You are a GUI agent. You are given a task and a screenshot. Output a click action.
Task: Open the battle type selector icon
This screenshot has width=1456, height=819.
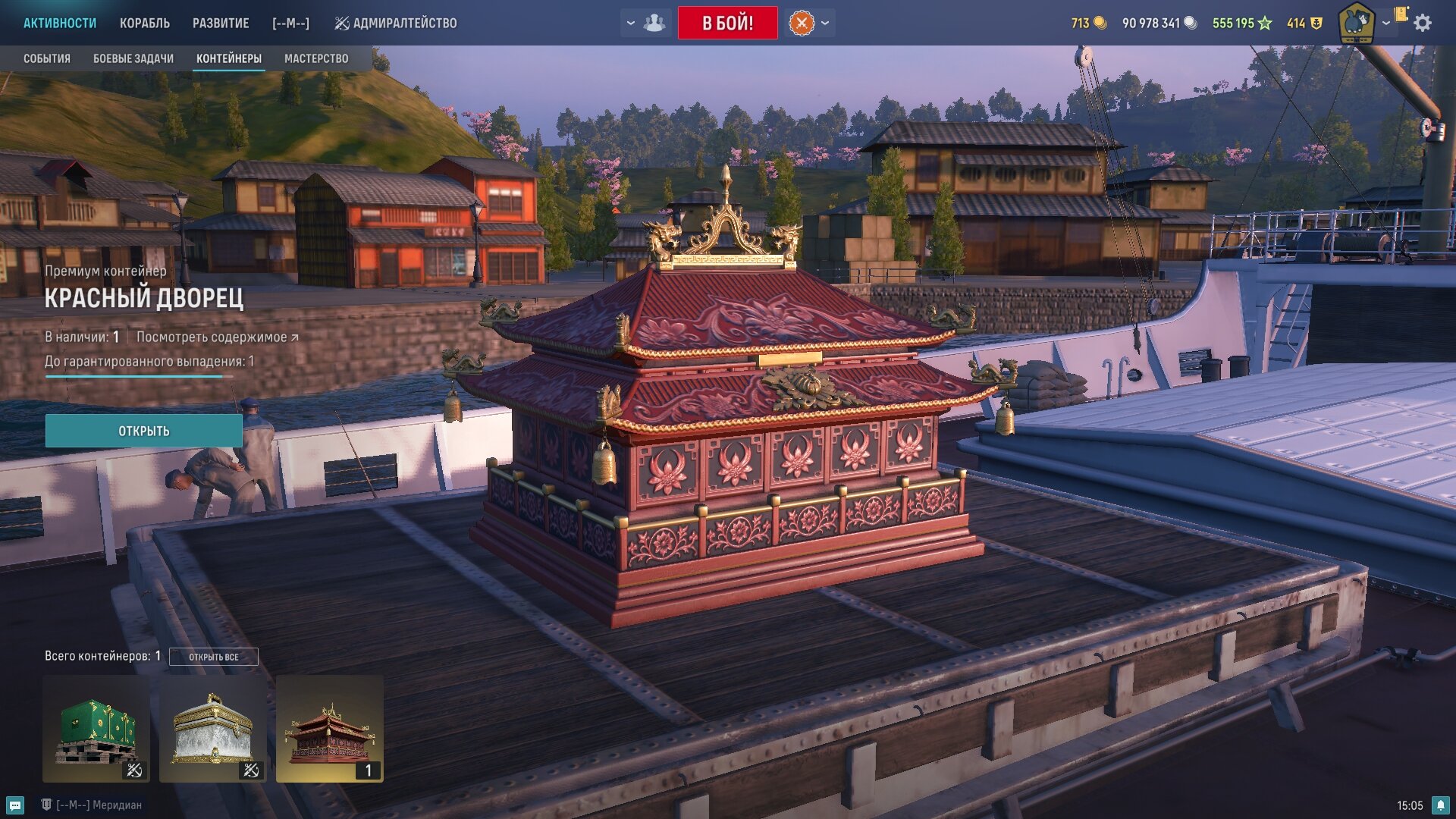(x=802, y=23)
